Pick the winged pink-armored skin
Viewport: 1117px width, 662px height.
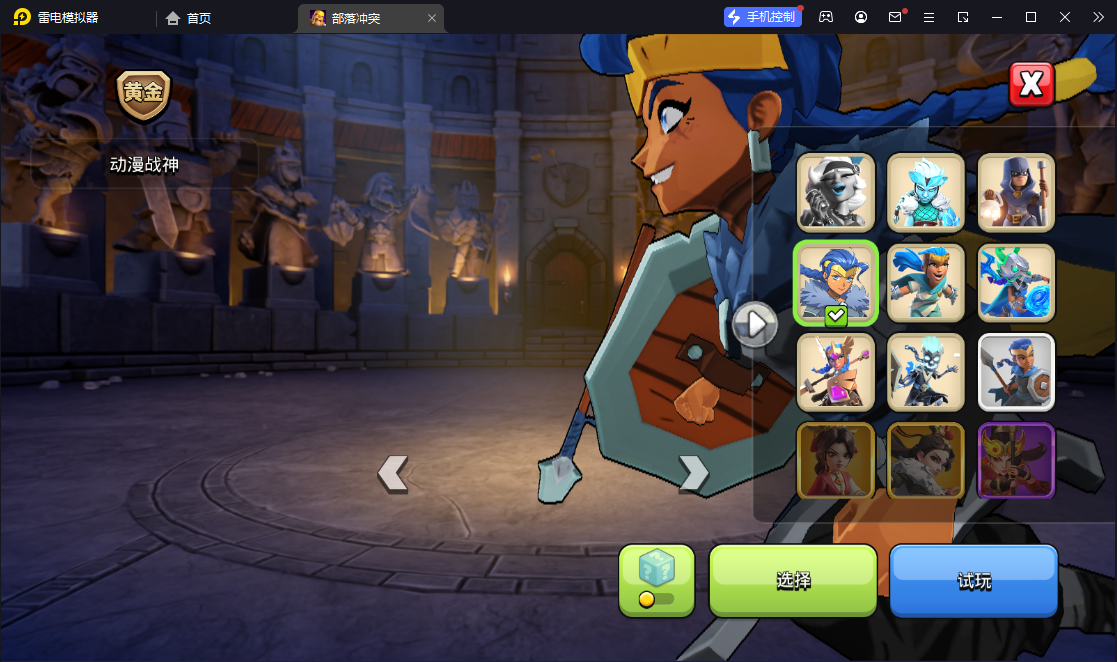836,372
